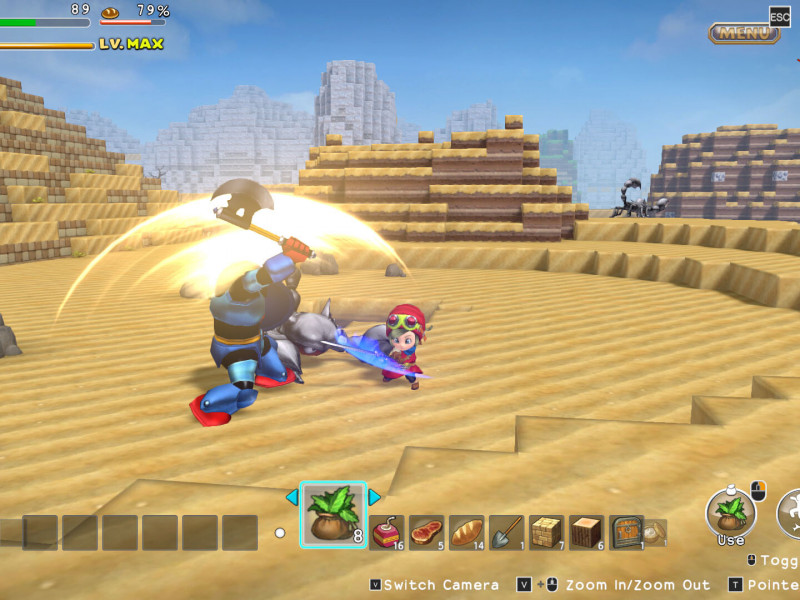The height and width of the screenshot is (600, 800).
Task: Equip the shovel from the hotbar
Action: (507, 532)
